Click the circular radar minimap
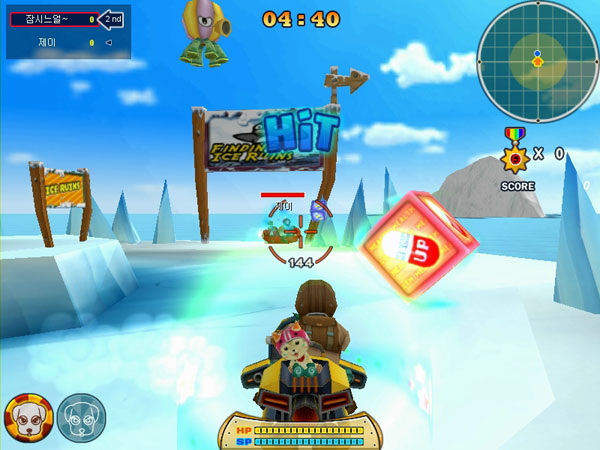Image resolution: width=600 pixels, height=450 pixels. click(537, 59)
